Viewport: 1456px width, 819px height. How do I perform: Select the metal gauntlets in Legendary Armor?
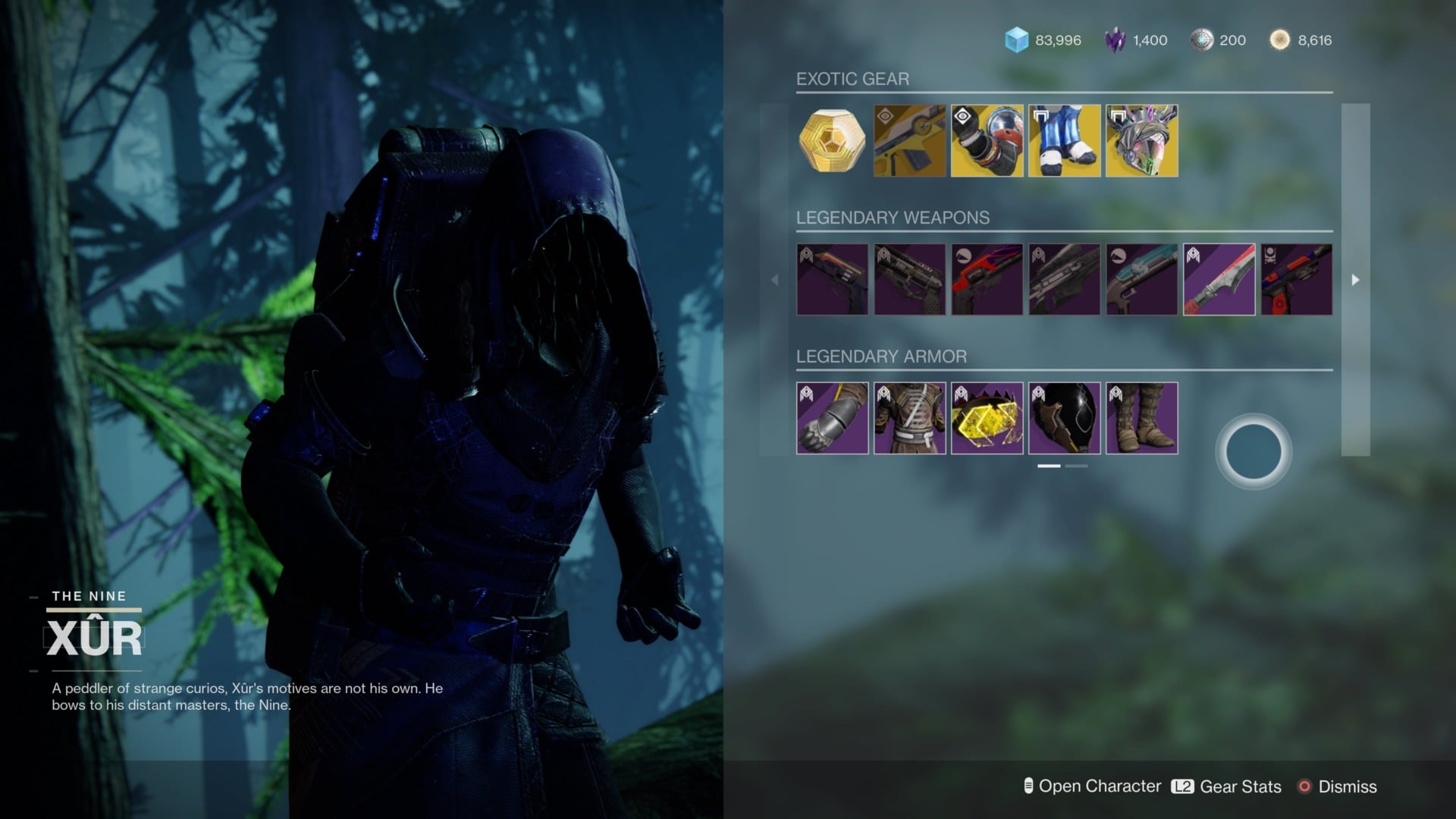coord(832,418)
